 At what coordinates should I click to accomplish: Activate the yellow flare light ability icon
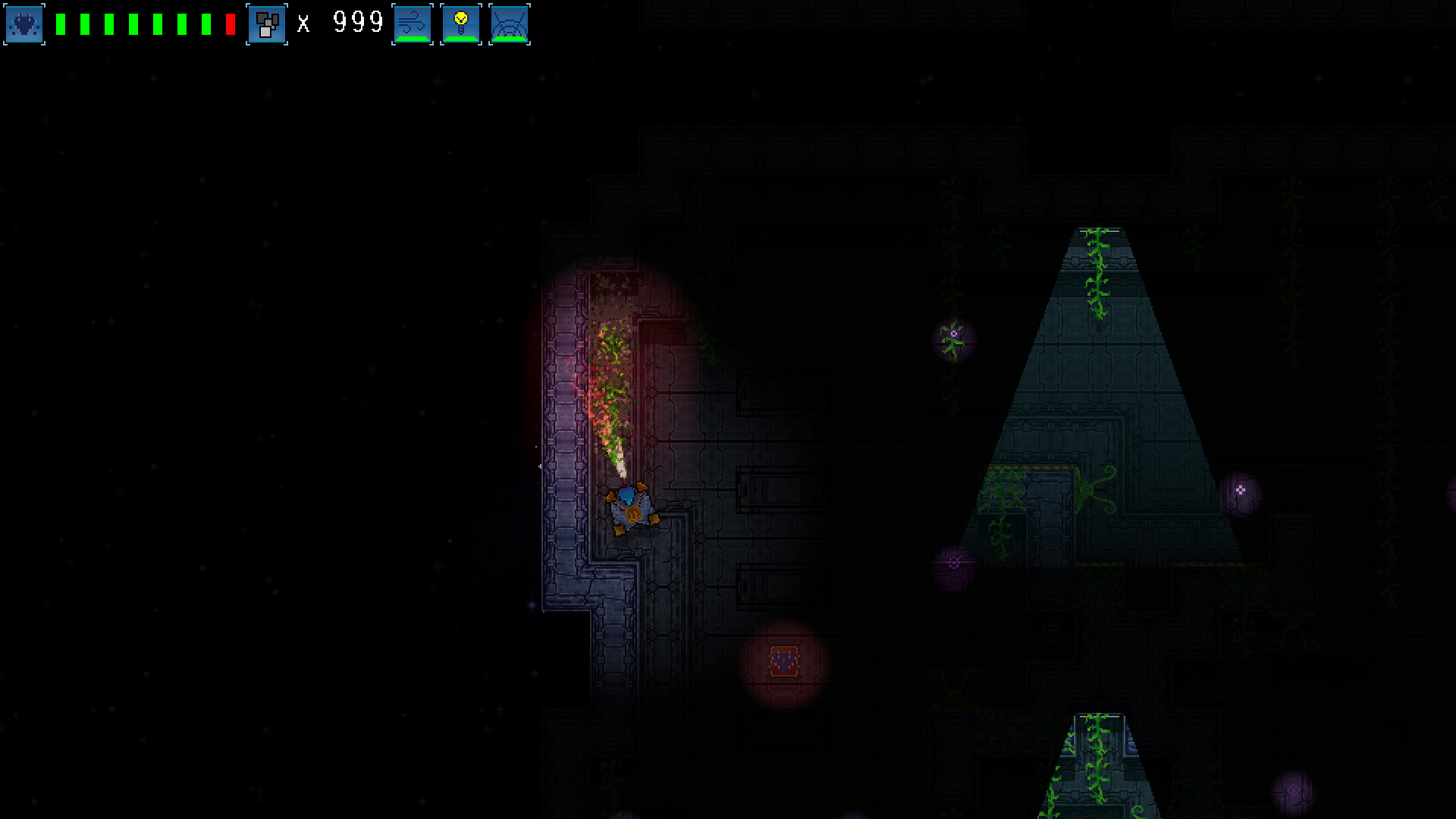(460, 24)
